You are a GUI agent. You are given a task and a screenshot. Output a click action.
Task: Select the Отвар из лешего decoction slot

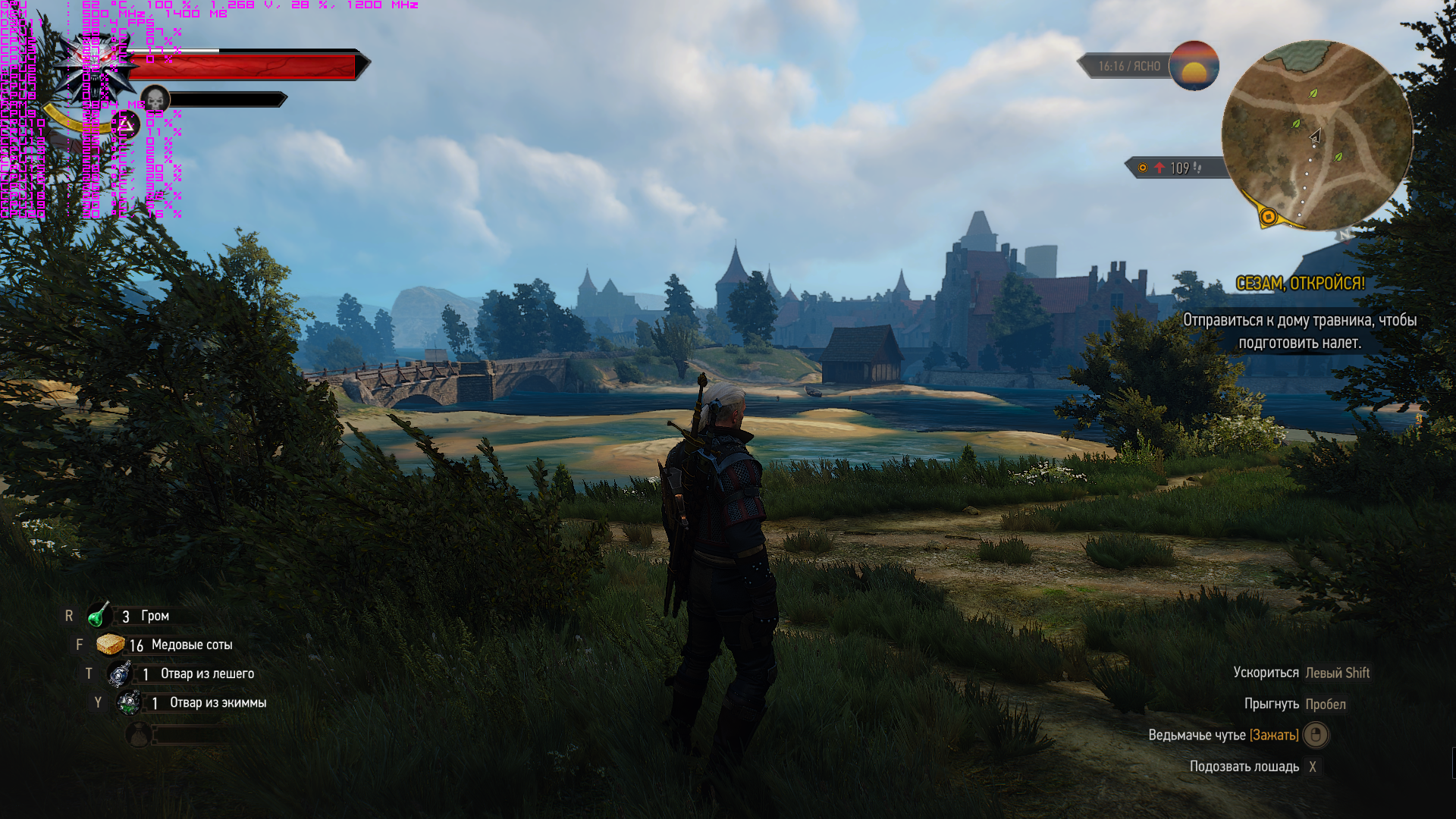(x=120, y=673)
